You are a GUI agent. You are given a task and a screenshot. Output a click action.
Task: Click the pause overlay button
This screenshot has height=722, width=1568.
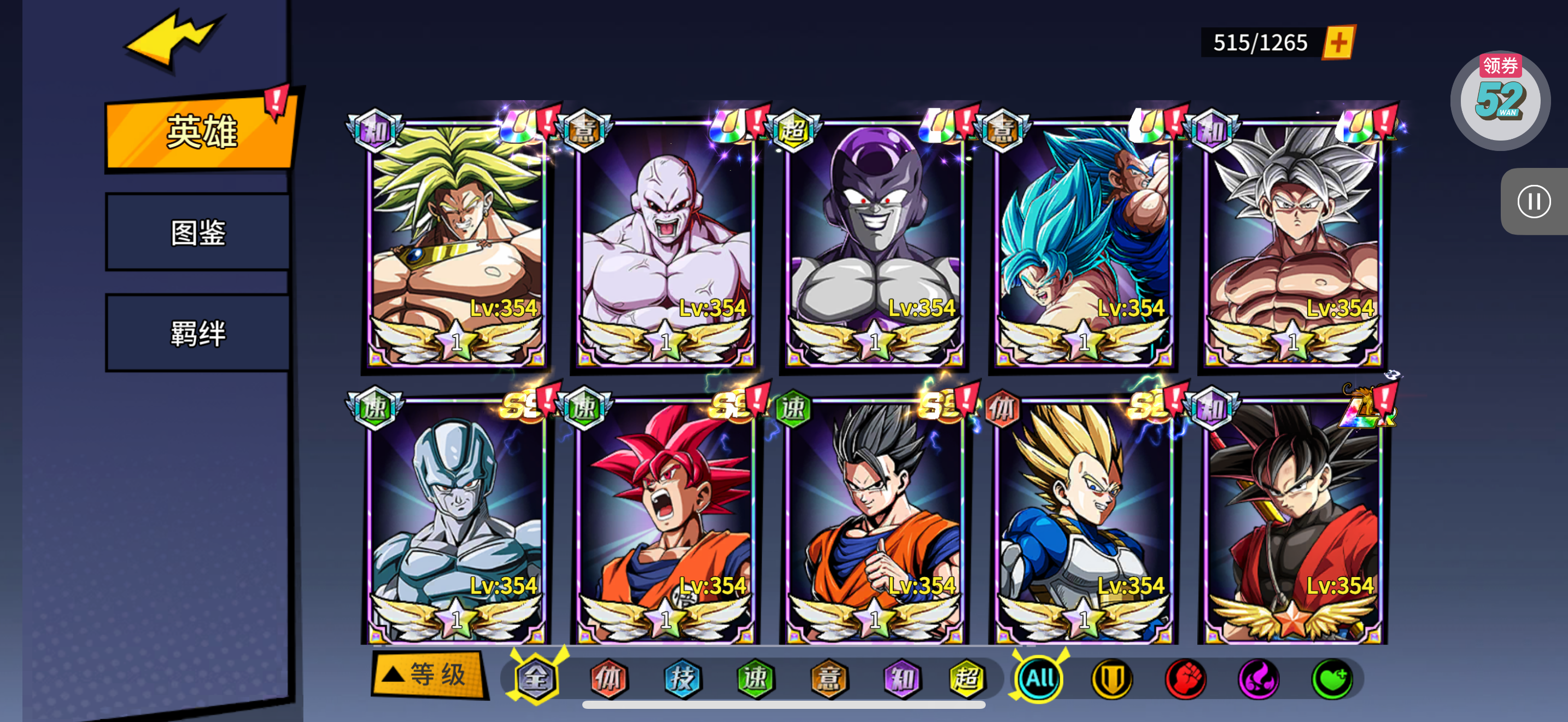[x=1534, y=201]
